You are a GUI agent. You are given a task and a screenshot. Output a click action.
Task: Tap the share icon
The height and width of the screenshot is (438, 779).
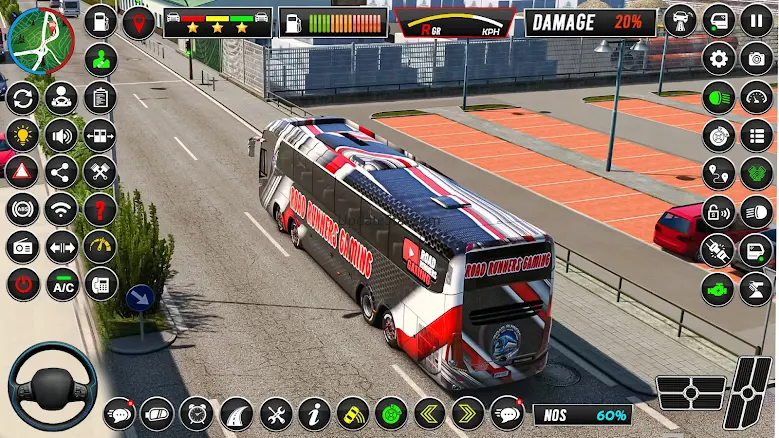(x=62, y=172)
